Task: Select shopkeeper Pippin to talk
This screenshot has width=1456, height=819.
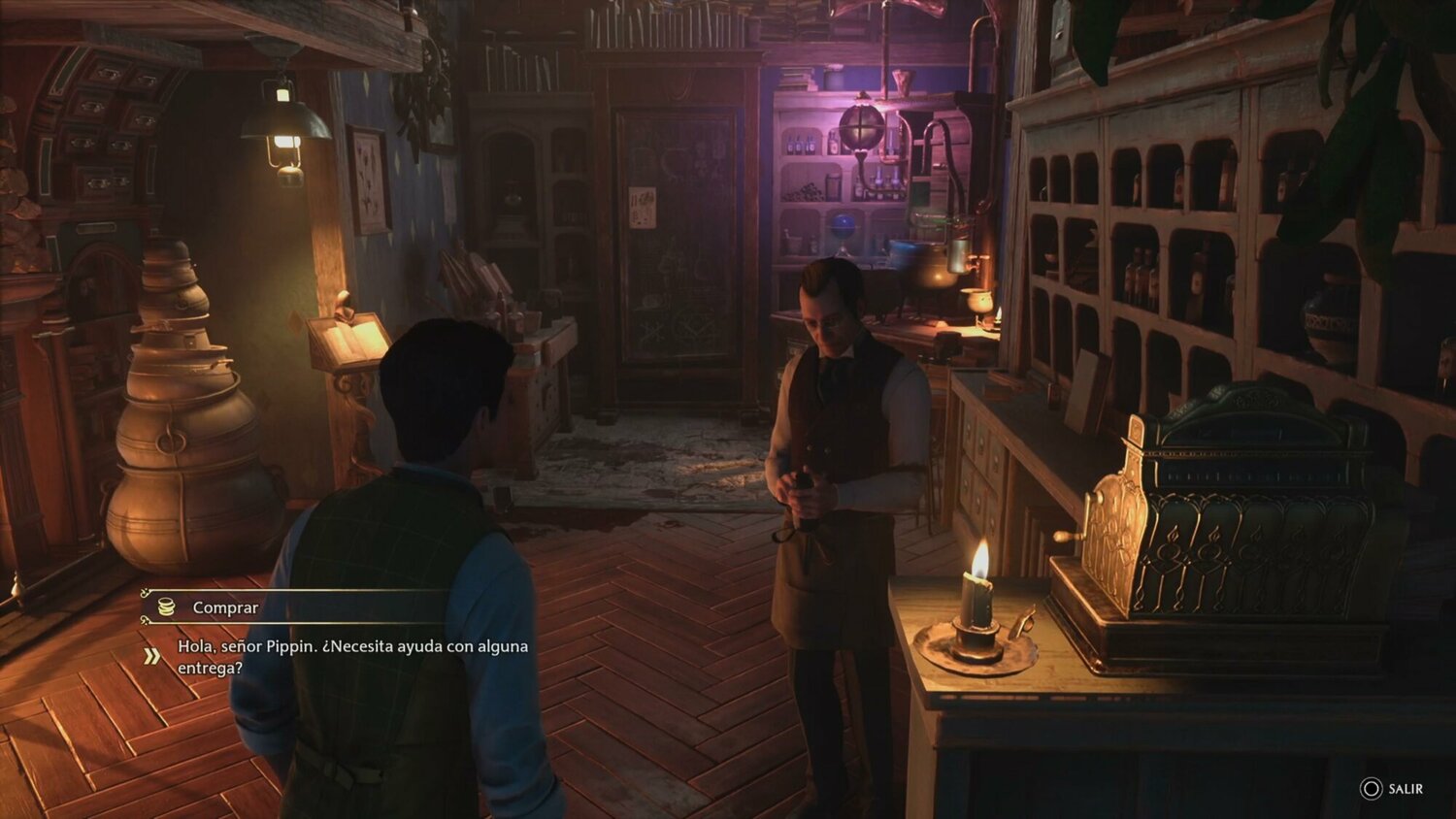Action: coord(837,408)
